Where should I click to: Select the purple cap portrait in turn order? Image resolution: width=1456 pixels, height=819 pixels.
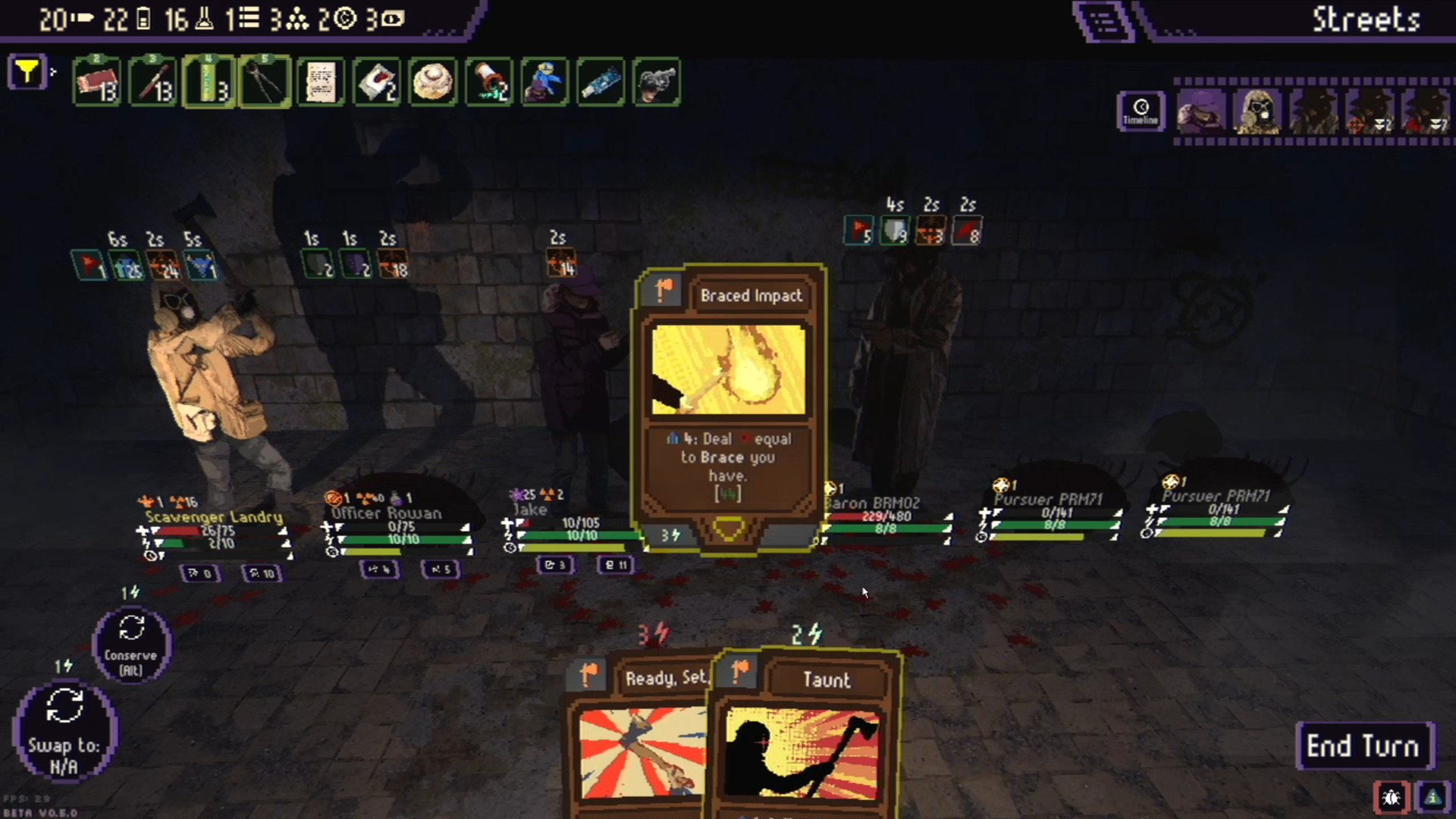1201,111
